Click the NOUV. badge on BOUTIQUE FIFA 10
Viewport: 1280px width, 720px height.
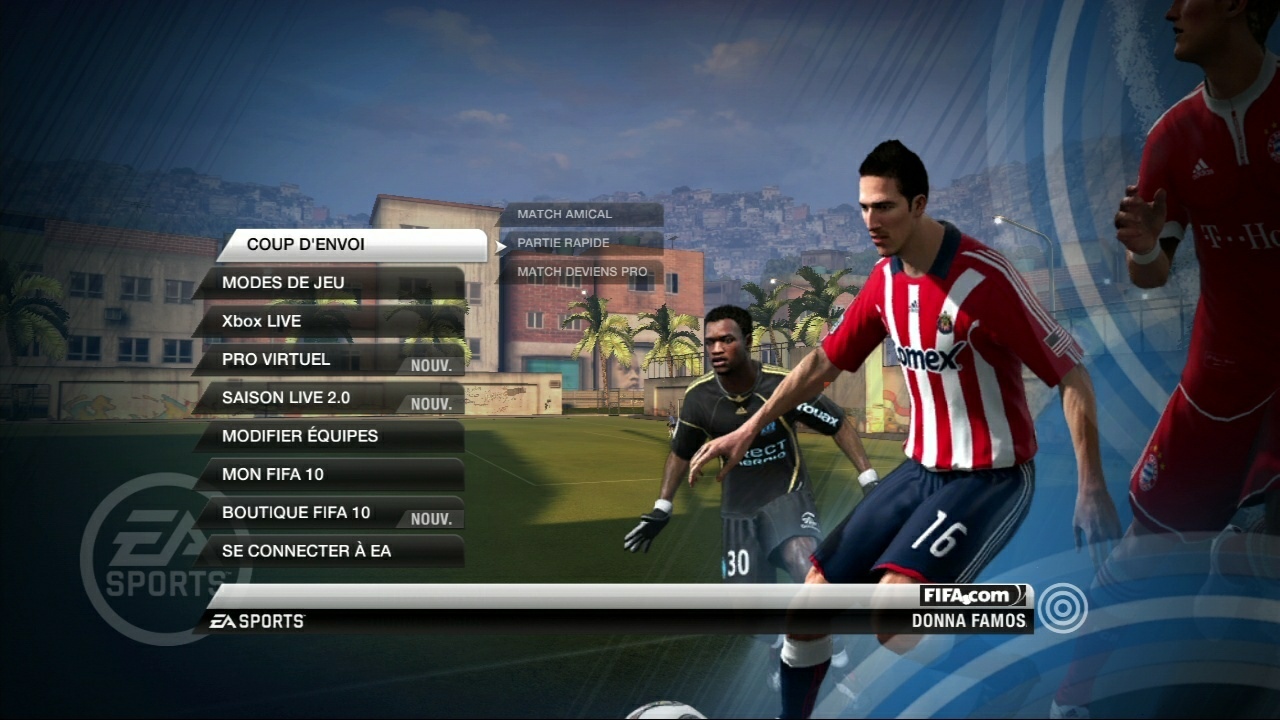430,518
